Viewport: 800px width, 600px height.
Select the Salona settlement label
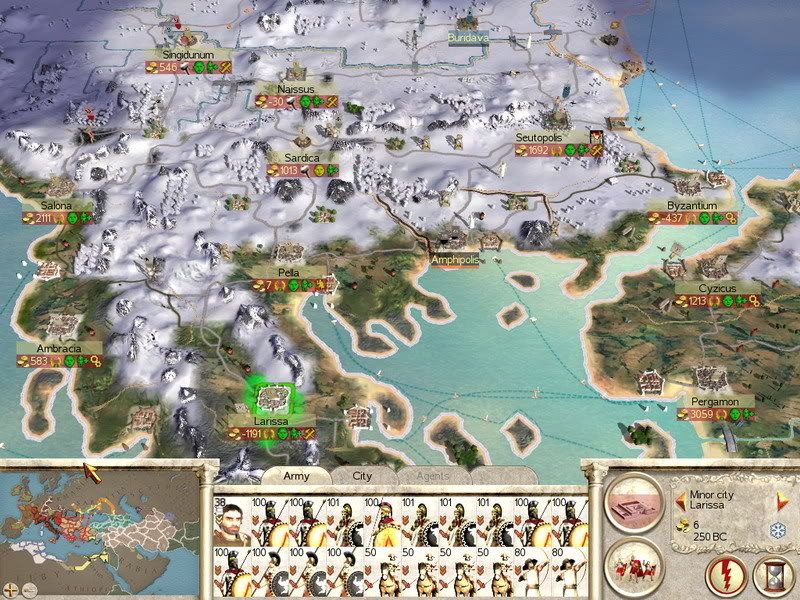(54, 205)
